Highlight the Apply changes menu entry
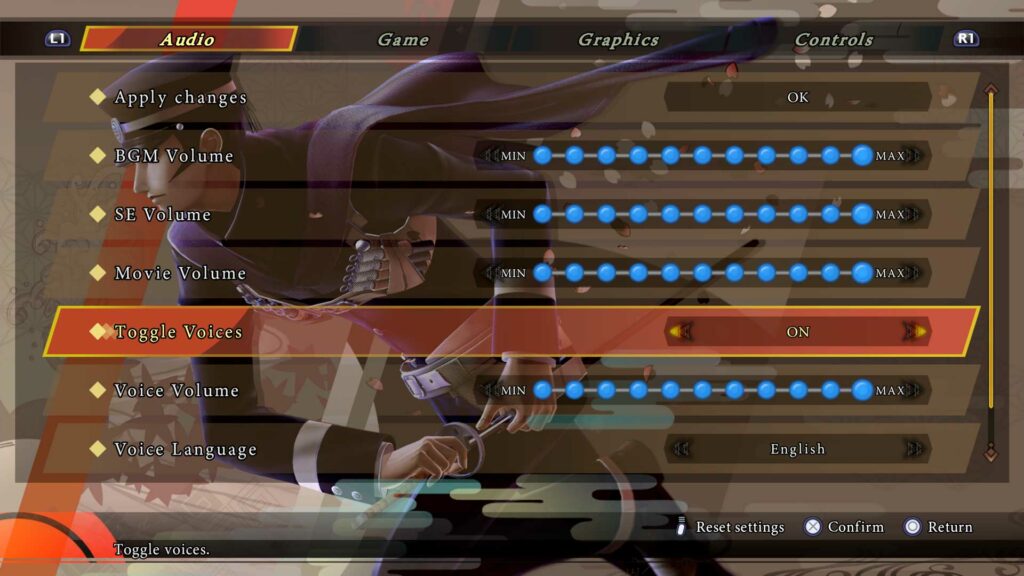This screenshot has width=1024, height=576. coord(180,98)
